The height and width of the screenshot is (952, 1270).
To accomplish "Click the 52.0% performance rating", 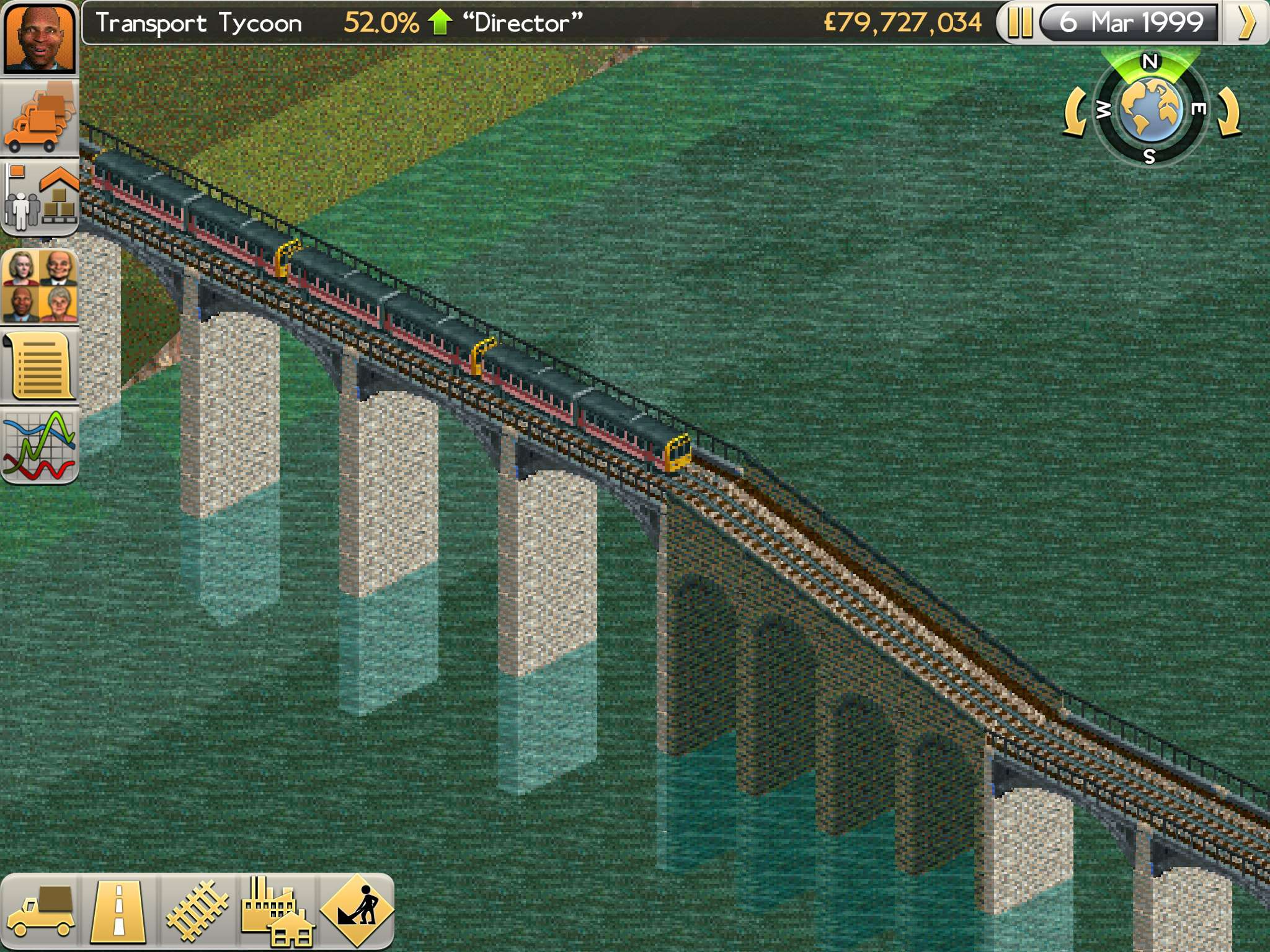I will point(378,23).
